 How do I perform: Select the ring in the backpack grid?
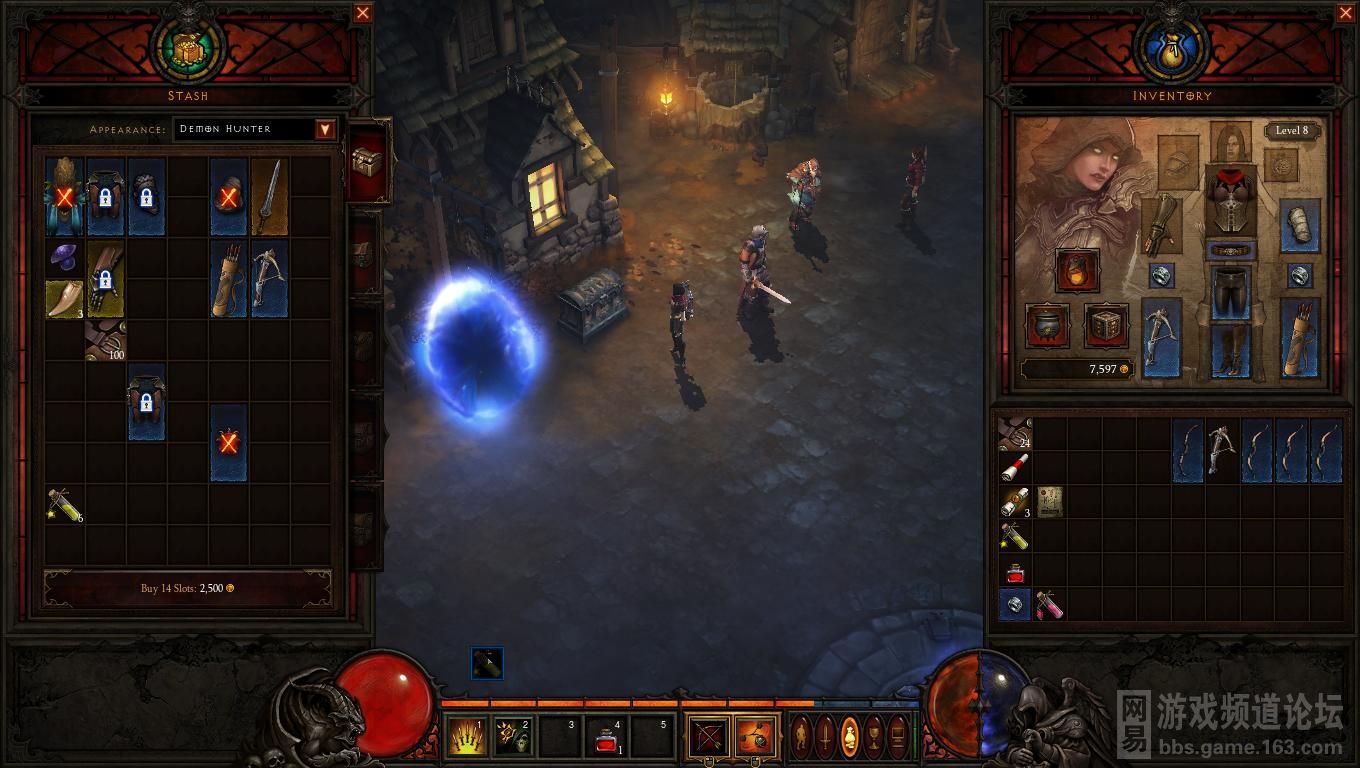click(1014, 604)
